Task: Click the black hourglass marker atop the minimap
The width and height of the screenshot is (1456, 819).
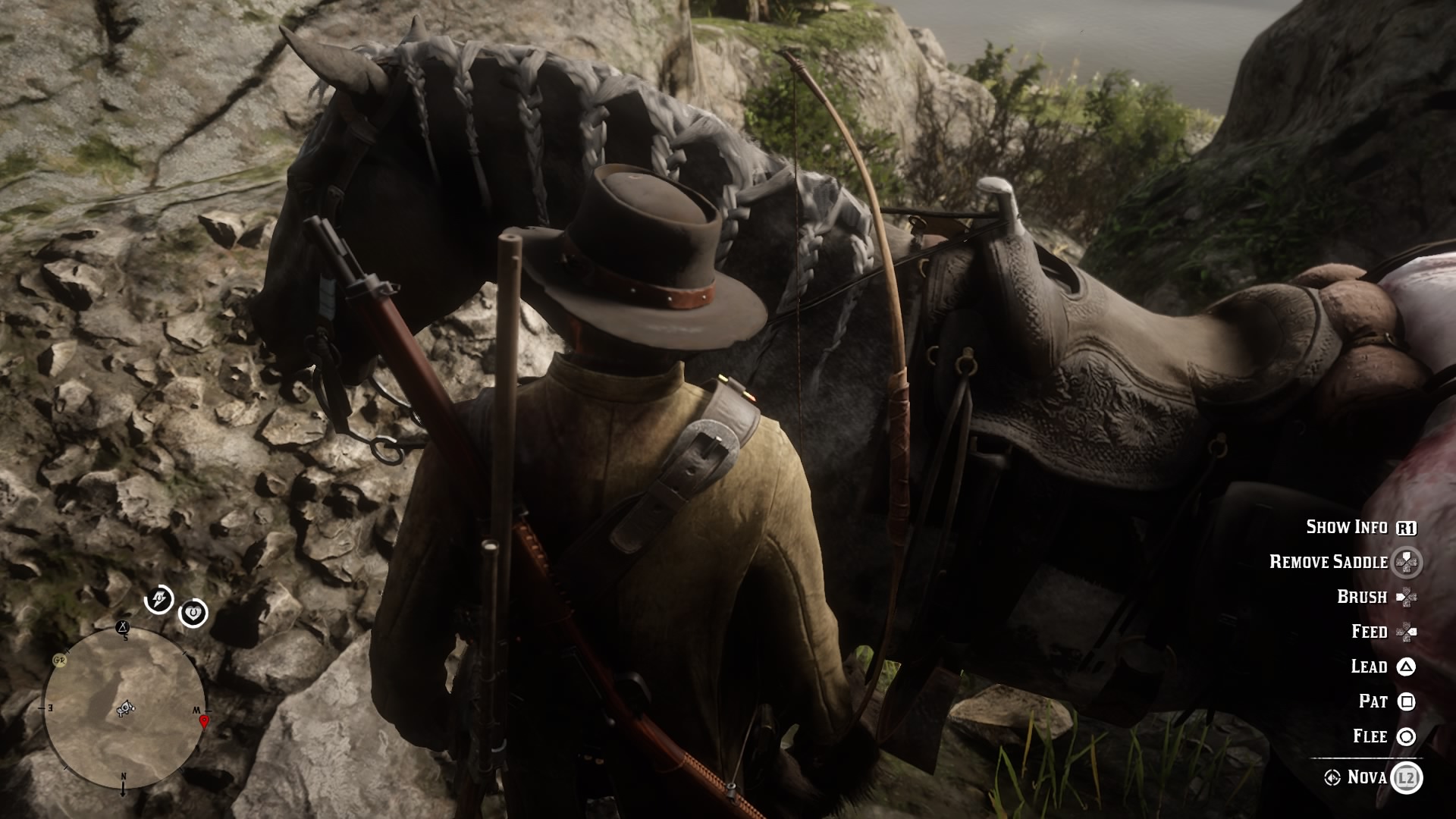Action: 122,627
